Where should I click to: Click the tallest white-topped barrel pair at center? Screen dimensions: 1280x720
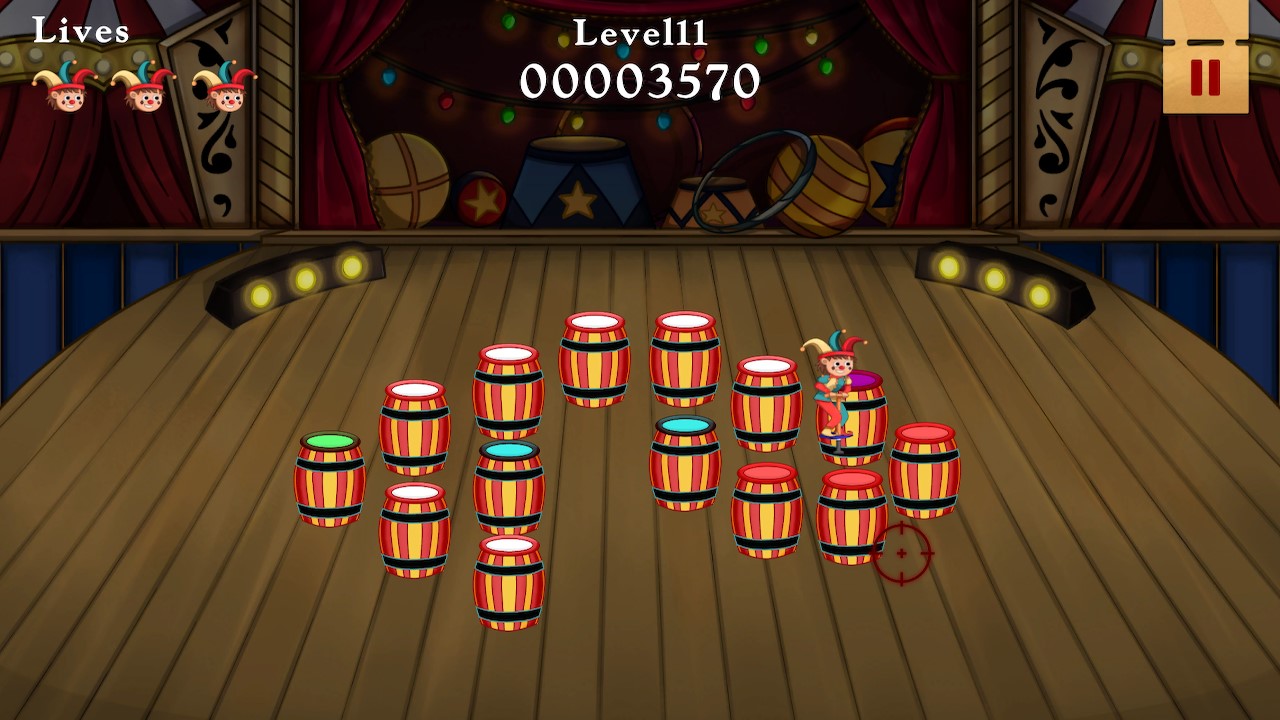pyautogui.click(x=595, y=360)
